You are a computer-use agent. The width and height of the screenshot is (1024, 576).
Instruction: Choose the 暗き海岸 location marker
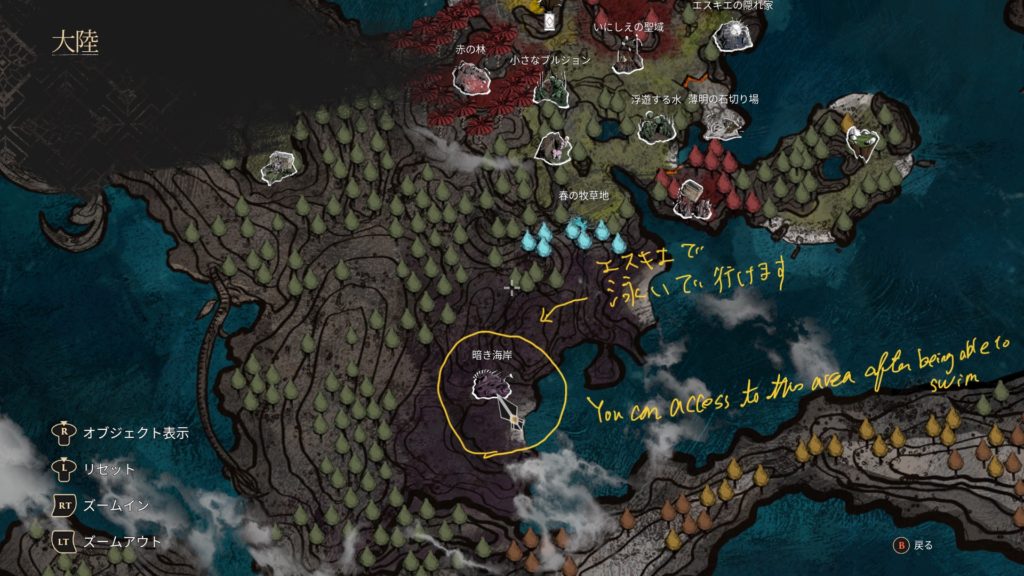(x=492, y=385)
